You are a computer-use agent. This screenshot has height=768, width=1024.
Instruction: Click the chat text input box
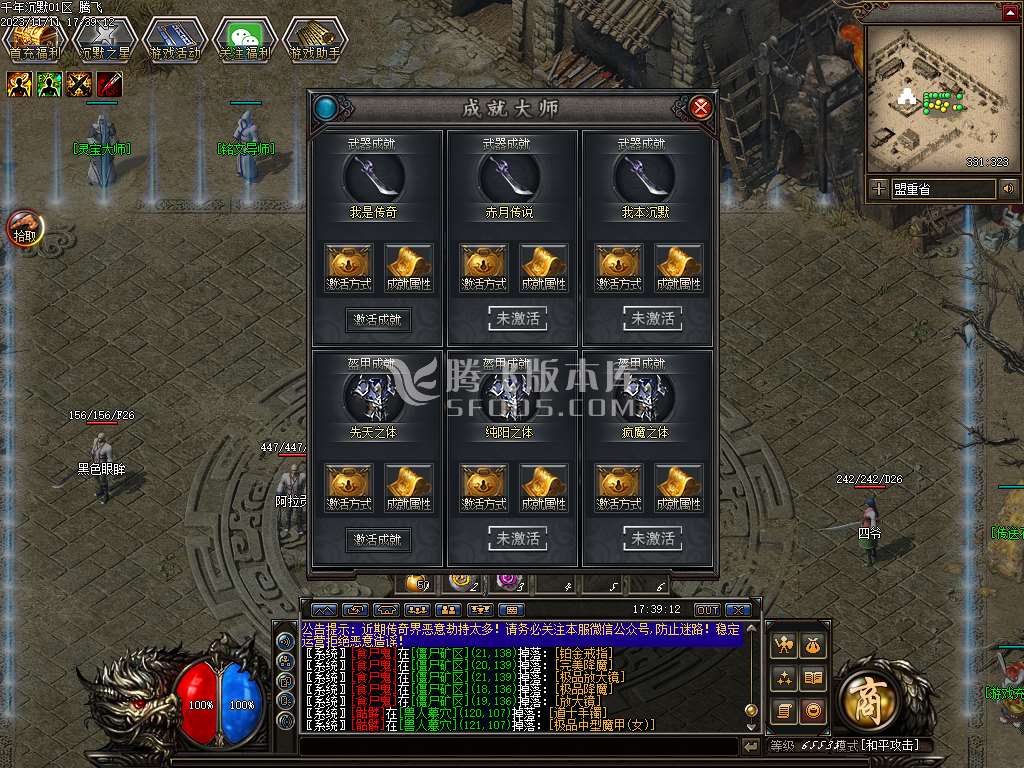(518, 746)
